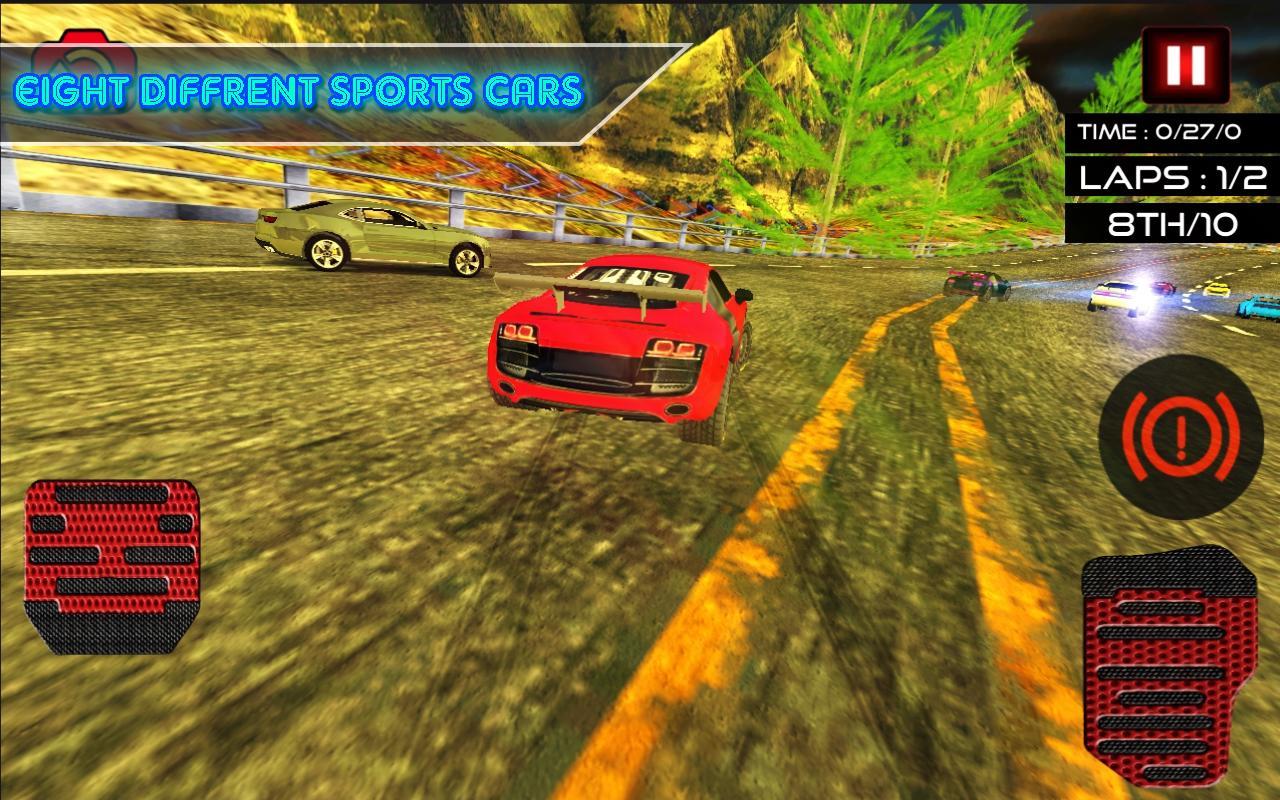Click the EIGHT DIFFRENT SPORTS CARS banner

pos(297,88)
